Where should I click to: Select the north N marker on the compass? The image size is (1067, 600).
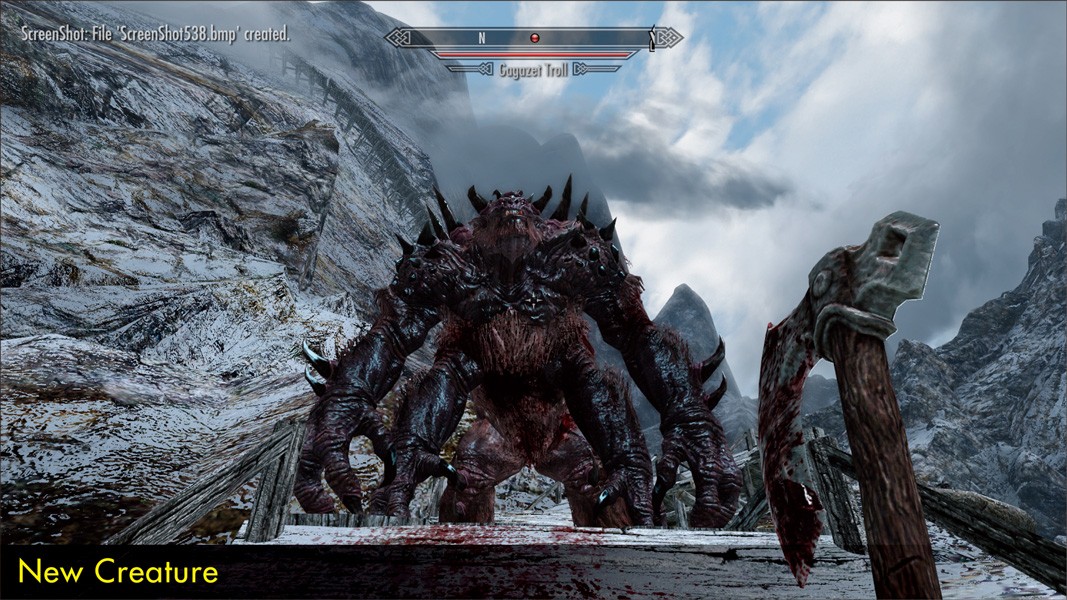481,38
